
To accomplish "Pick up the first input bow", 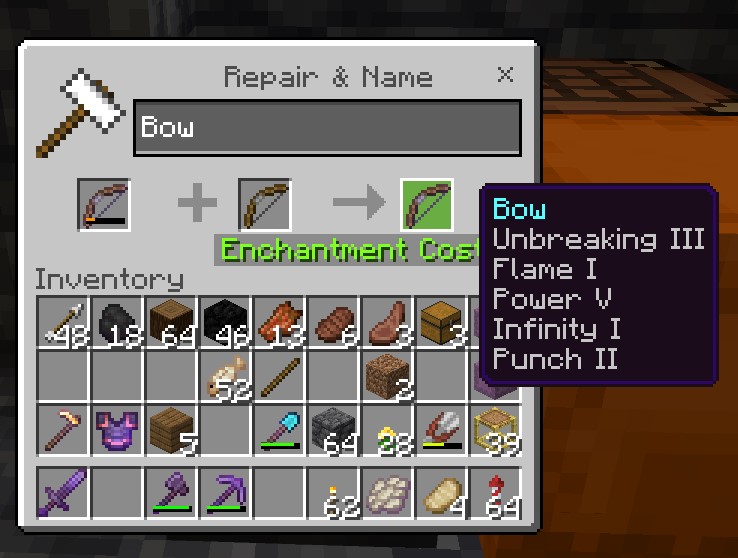I will point(104,204).
